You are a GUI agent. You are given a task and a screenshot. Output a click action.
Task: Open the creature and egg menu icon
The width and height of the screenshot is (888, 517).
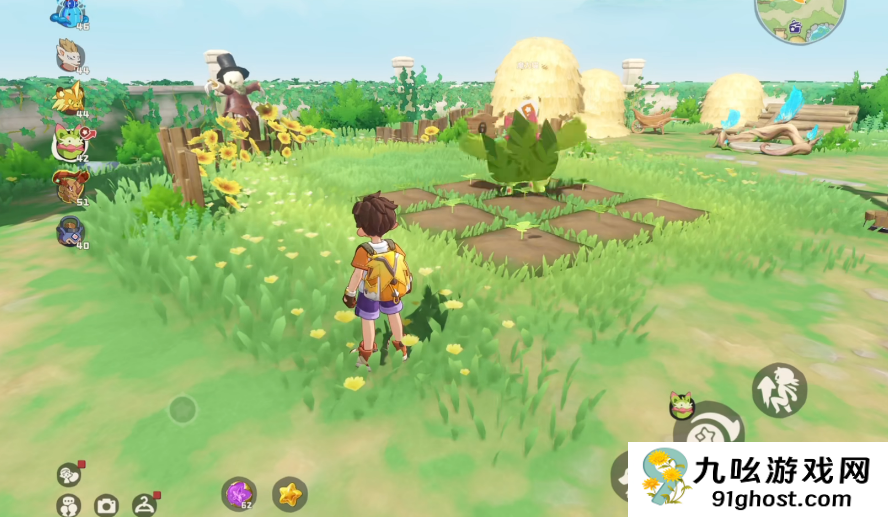(69, 473)
